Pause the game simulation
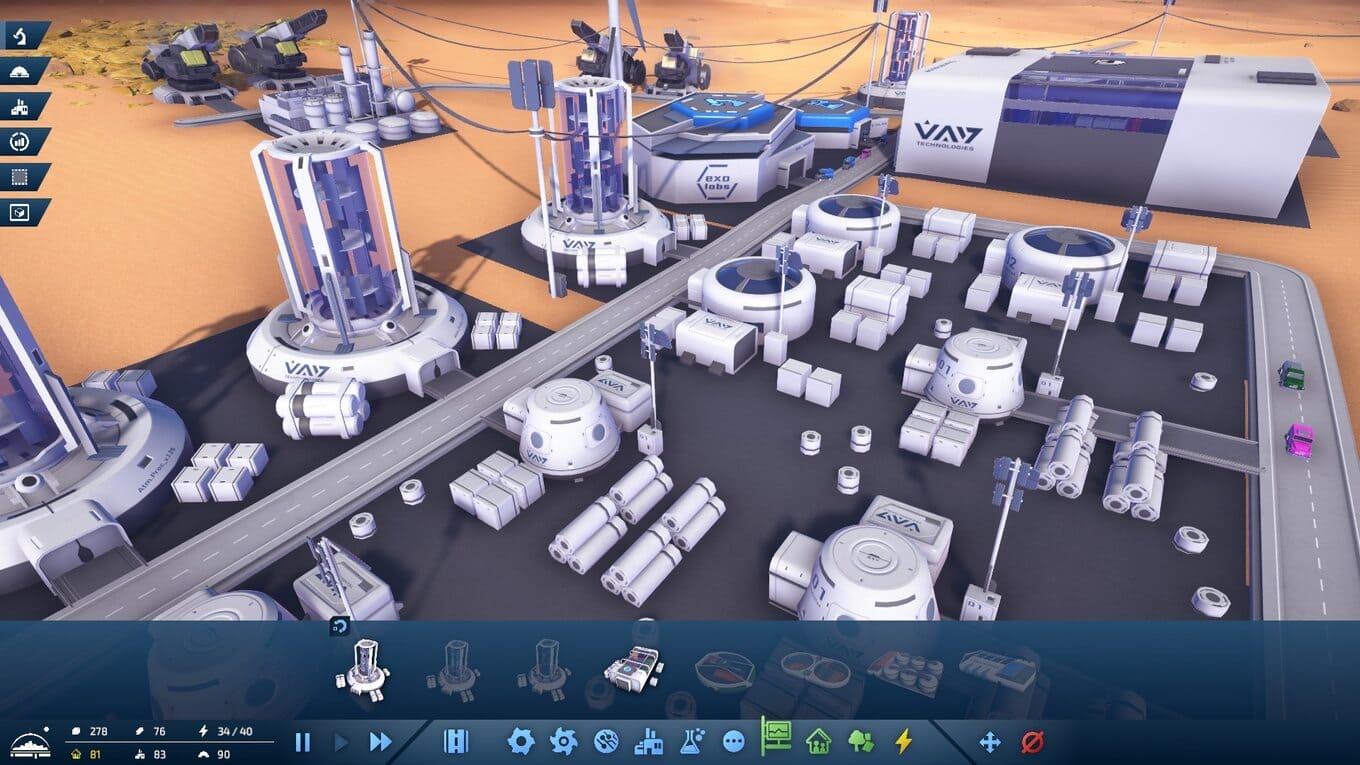1360x765 pixels. tap(302, 742)
